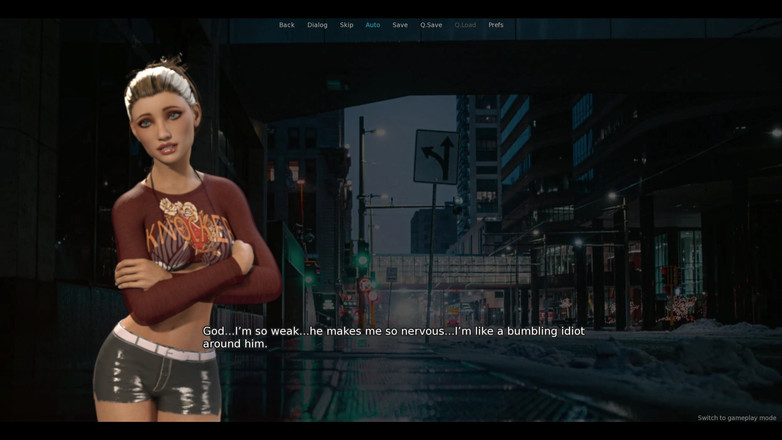Toggle Auto advance mode

(x=373, y=25)
